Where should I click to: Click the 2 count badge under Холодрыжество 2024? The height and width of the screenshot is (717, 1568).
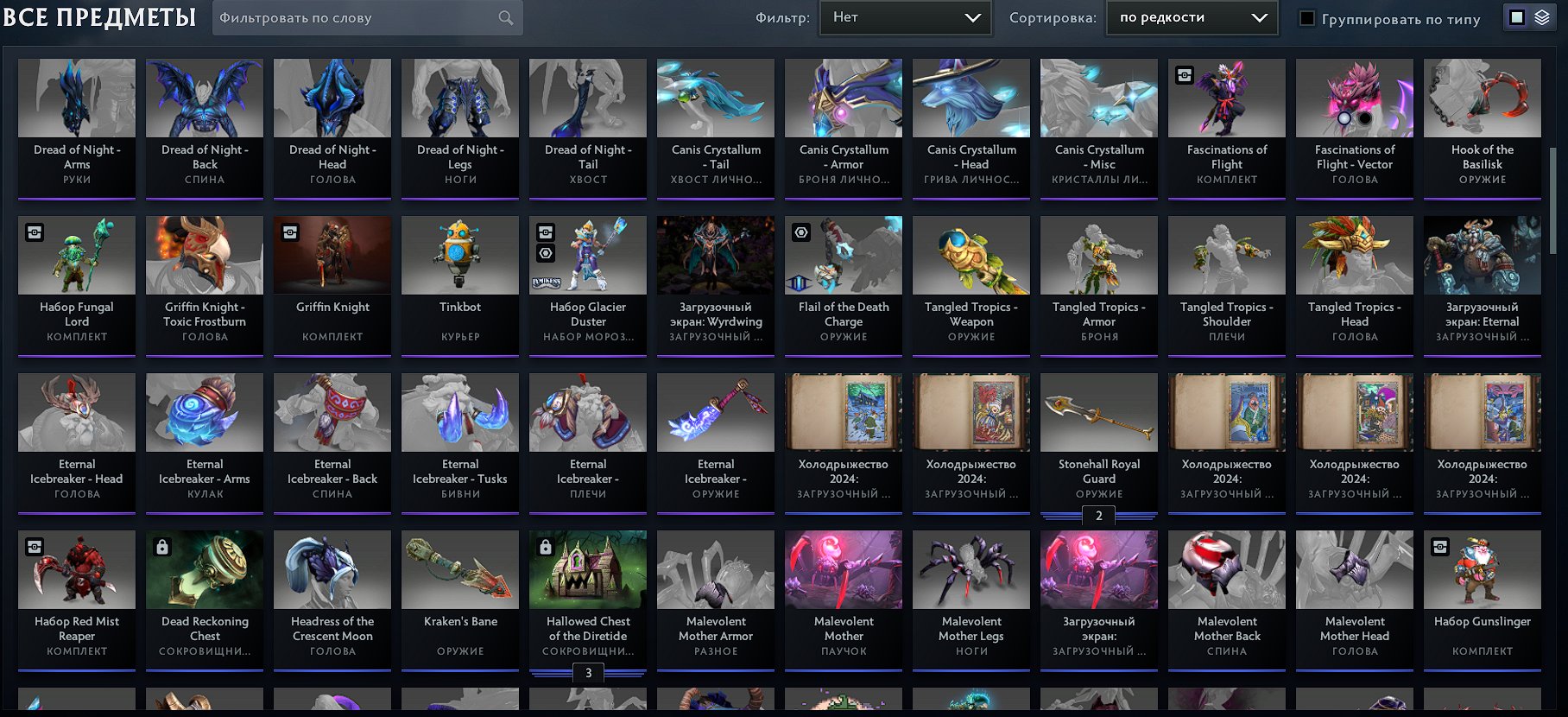[x=1098, y=517]
